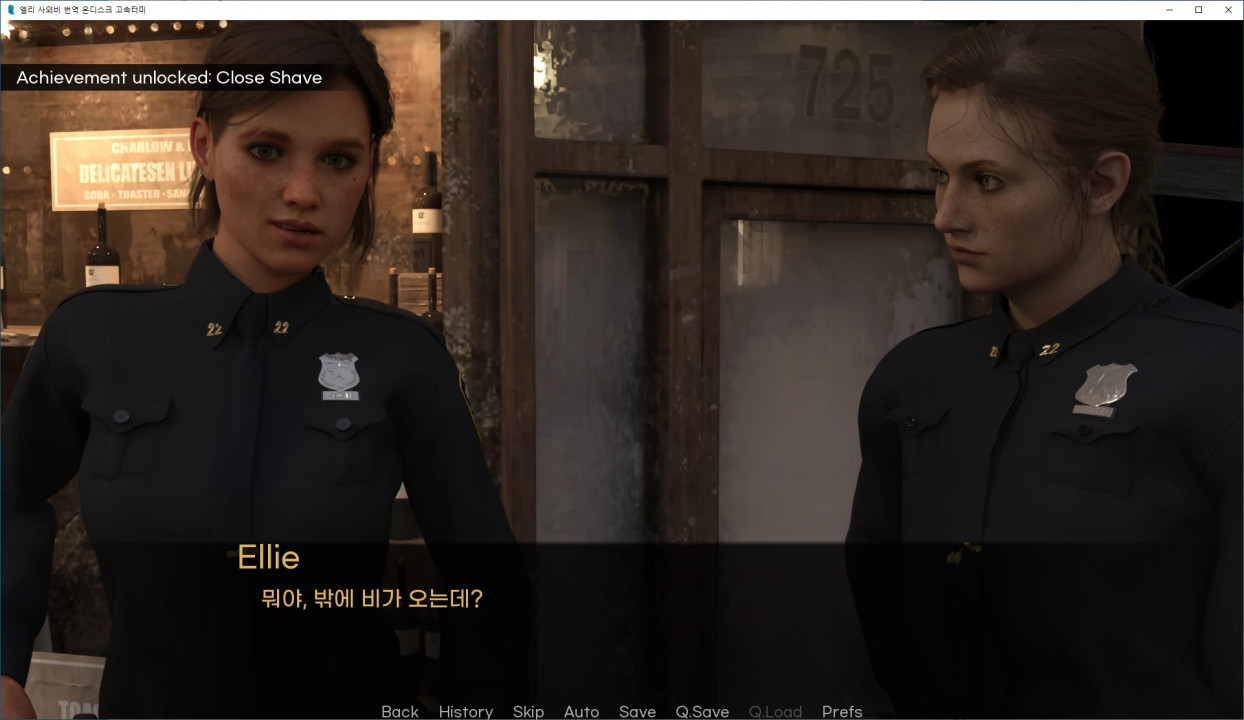Turn on Auto dialogue advance
The height and width of the screenshot is (720, 1244).
pyautogui.click(x=581, y=711)
